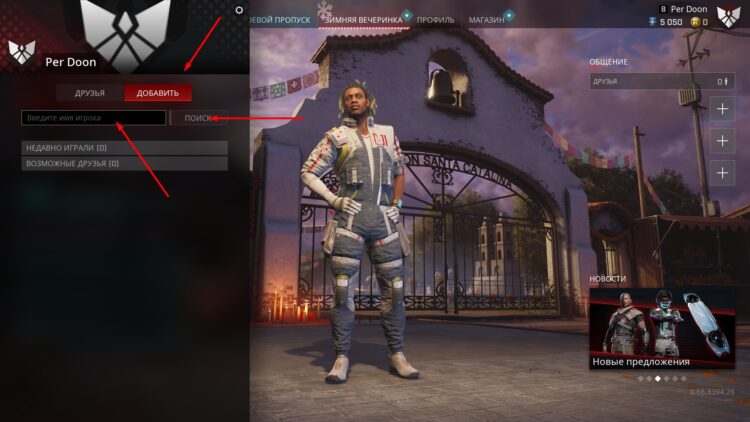Click the Per Doon emblem at top right
Screen dimensions: 750x422
point(727,14)
